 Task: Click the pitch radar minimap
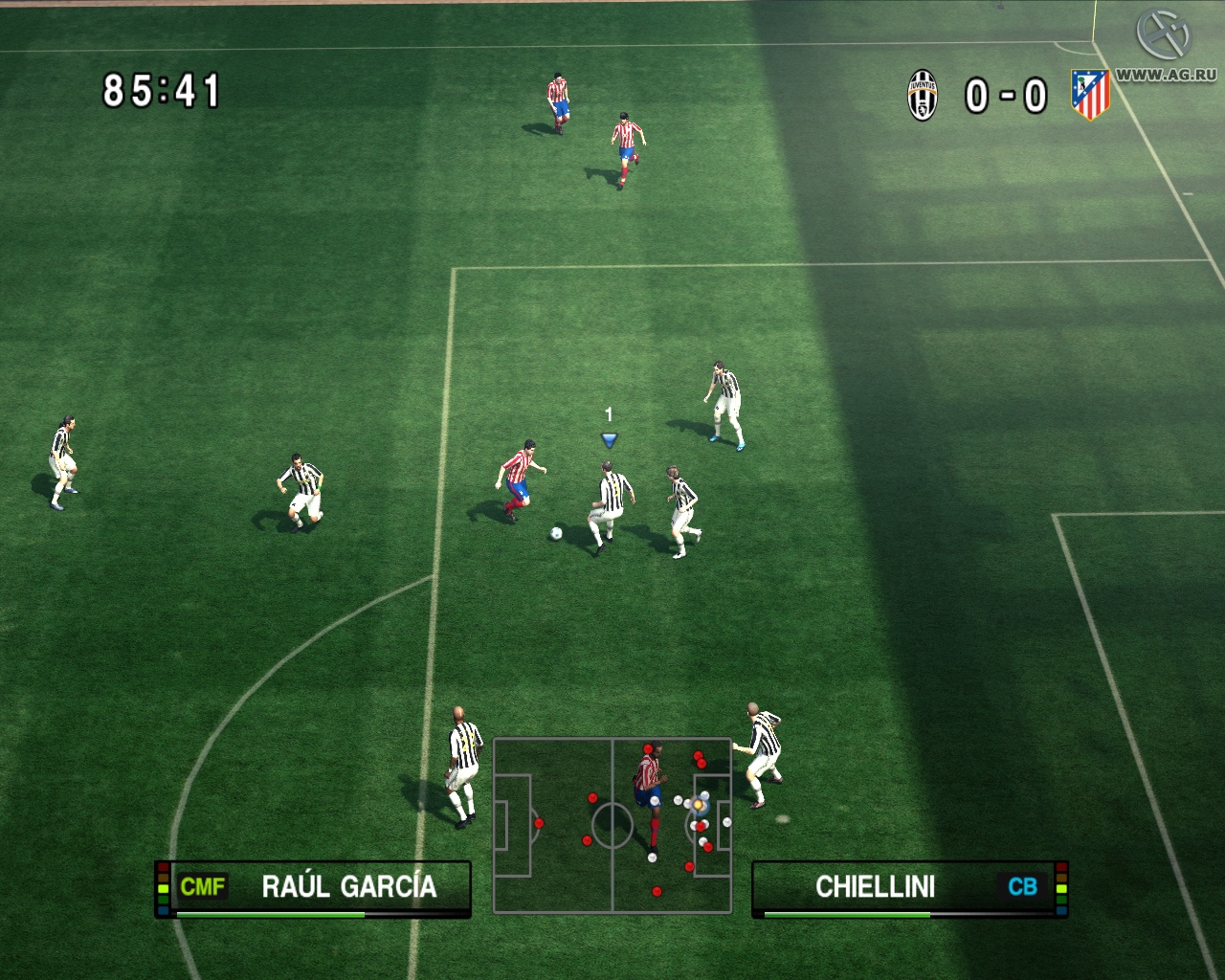tap(612, 825)
